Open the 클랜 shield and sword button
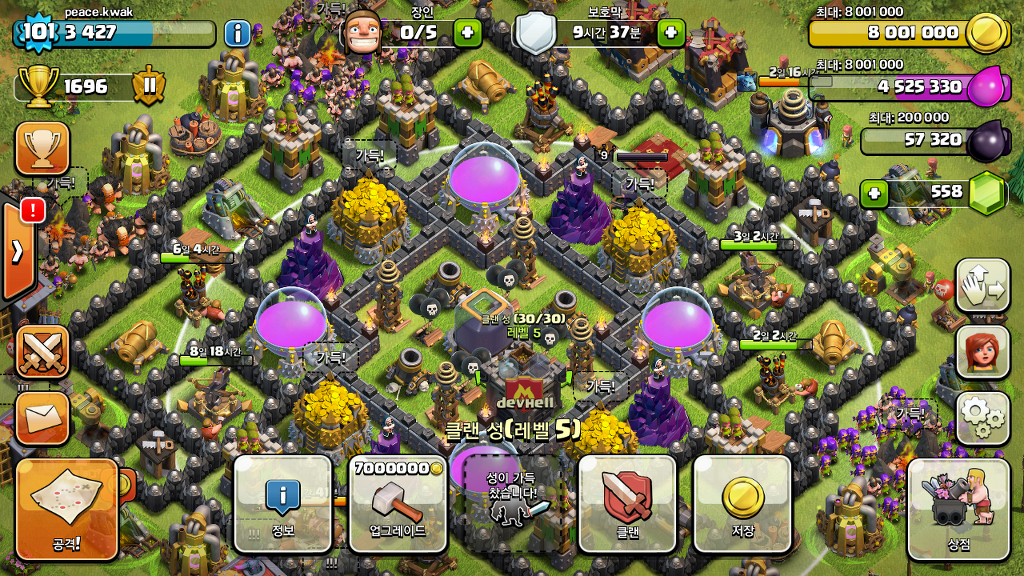 coord(627,503)
